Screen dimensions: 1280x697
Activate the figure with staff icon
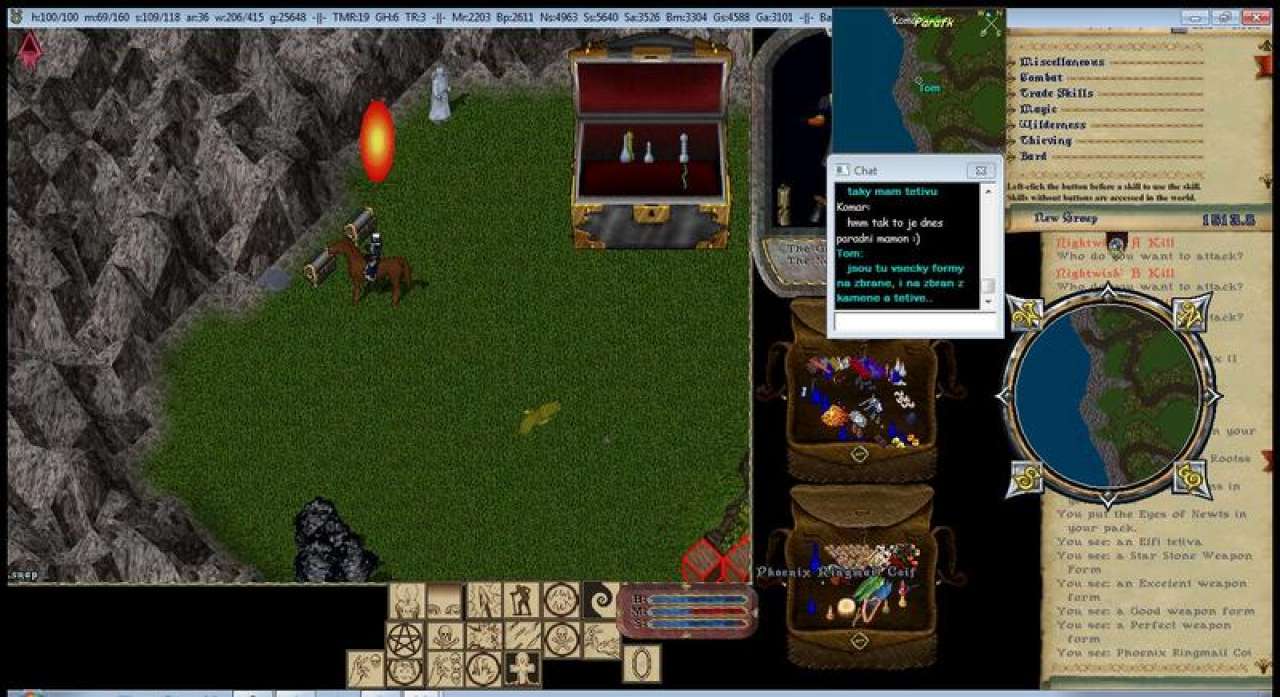point(521,600)
